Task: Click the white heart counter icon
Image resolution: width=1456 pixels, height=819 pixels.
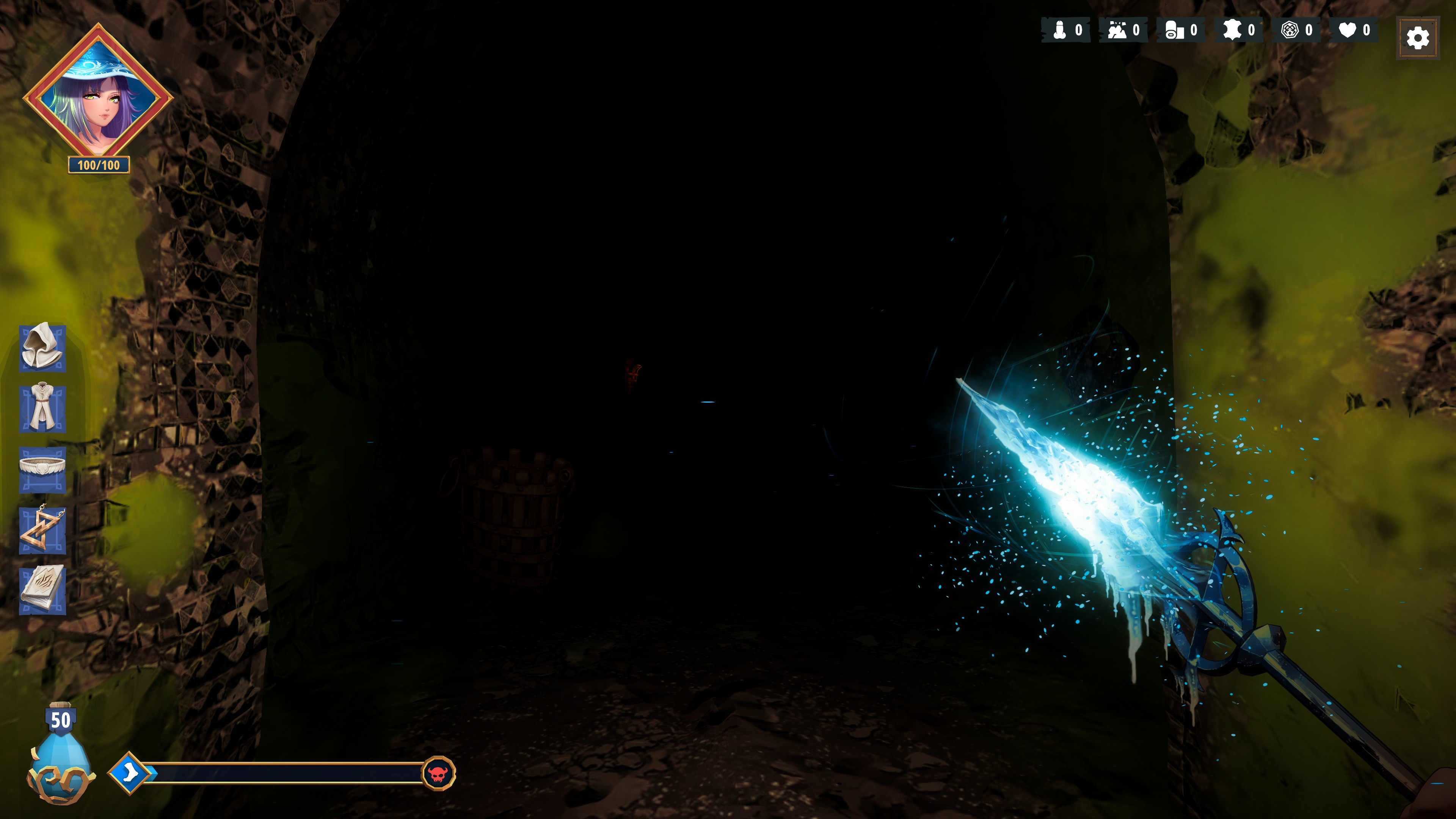Action: pos(1348,30)
